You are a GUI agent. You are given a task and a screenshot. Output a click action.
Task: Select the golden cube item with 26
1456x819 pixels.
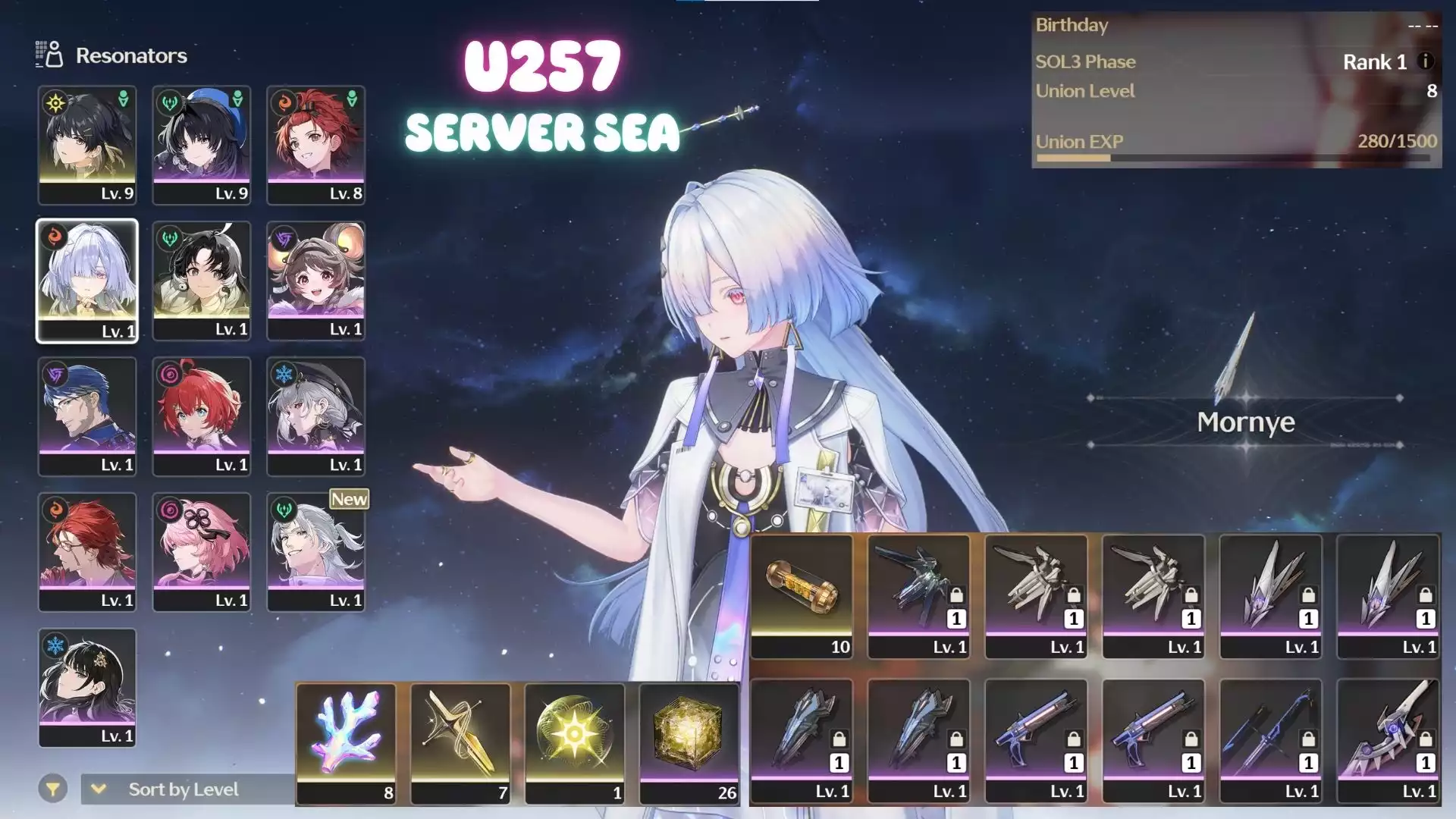point(689,743)
